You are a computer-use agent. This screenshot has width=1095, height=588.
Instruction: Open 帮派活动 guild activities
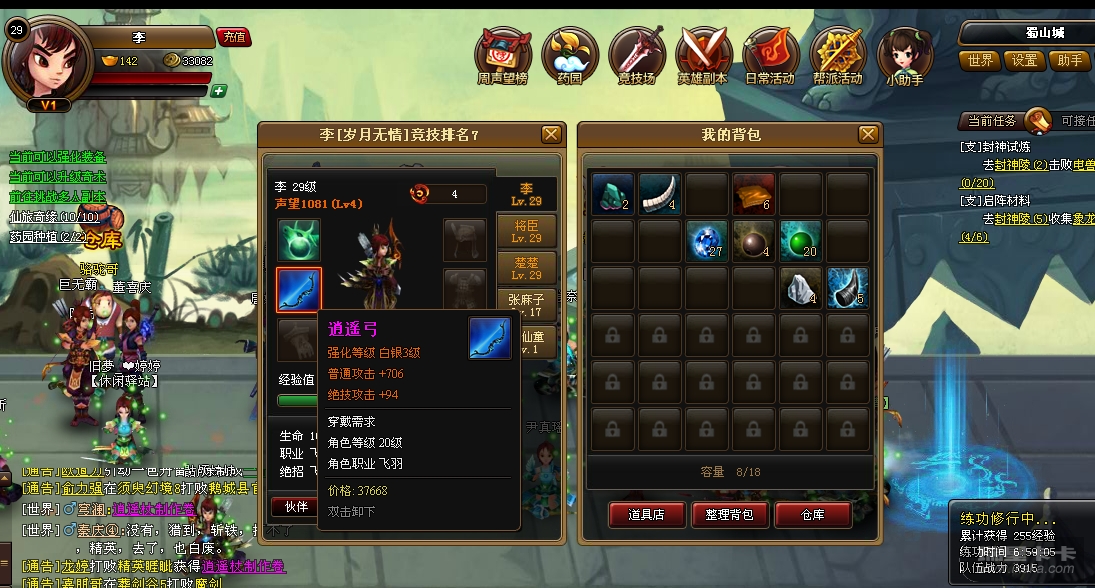837,56
